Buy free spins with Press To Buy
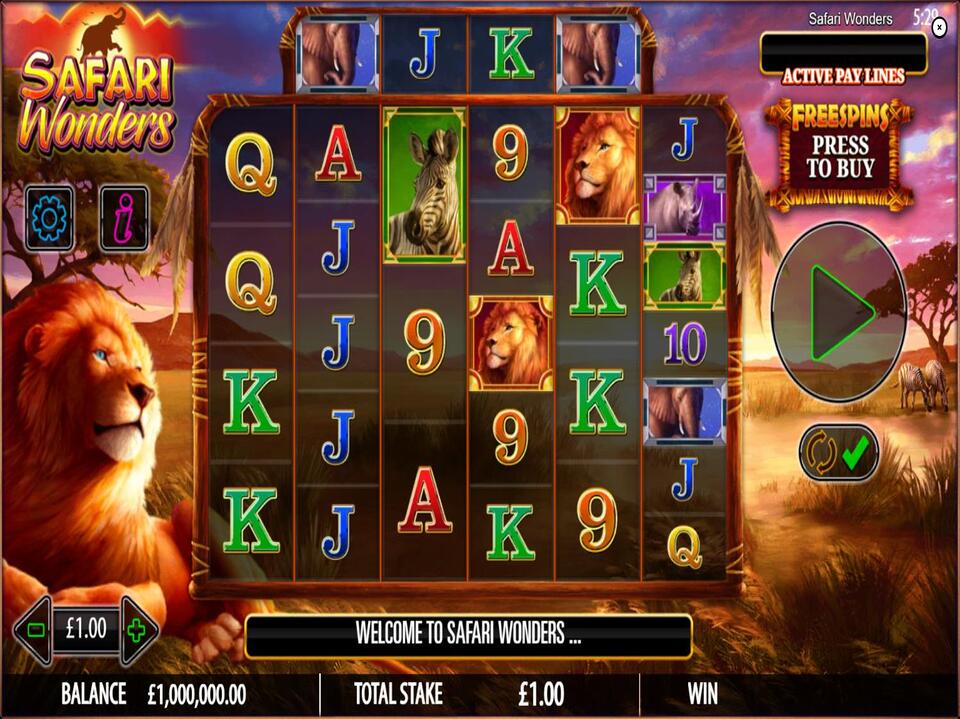Image resolution: width=960 pixels, height=719 pixels. click(x=840, y=156)
